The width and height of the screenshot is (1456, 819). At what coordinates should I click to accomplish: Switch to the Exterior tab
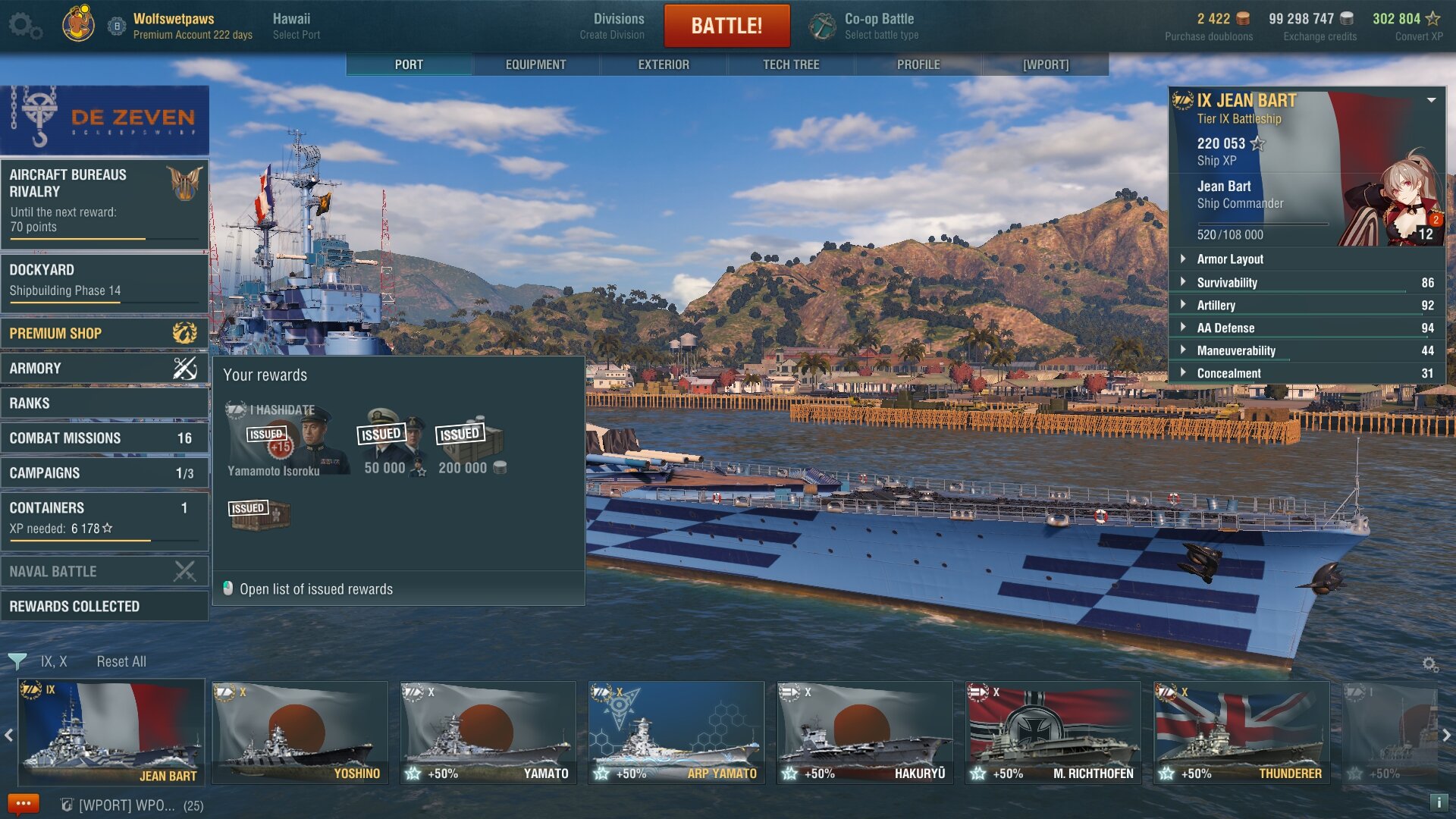664,64
